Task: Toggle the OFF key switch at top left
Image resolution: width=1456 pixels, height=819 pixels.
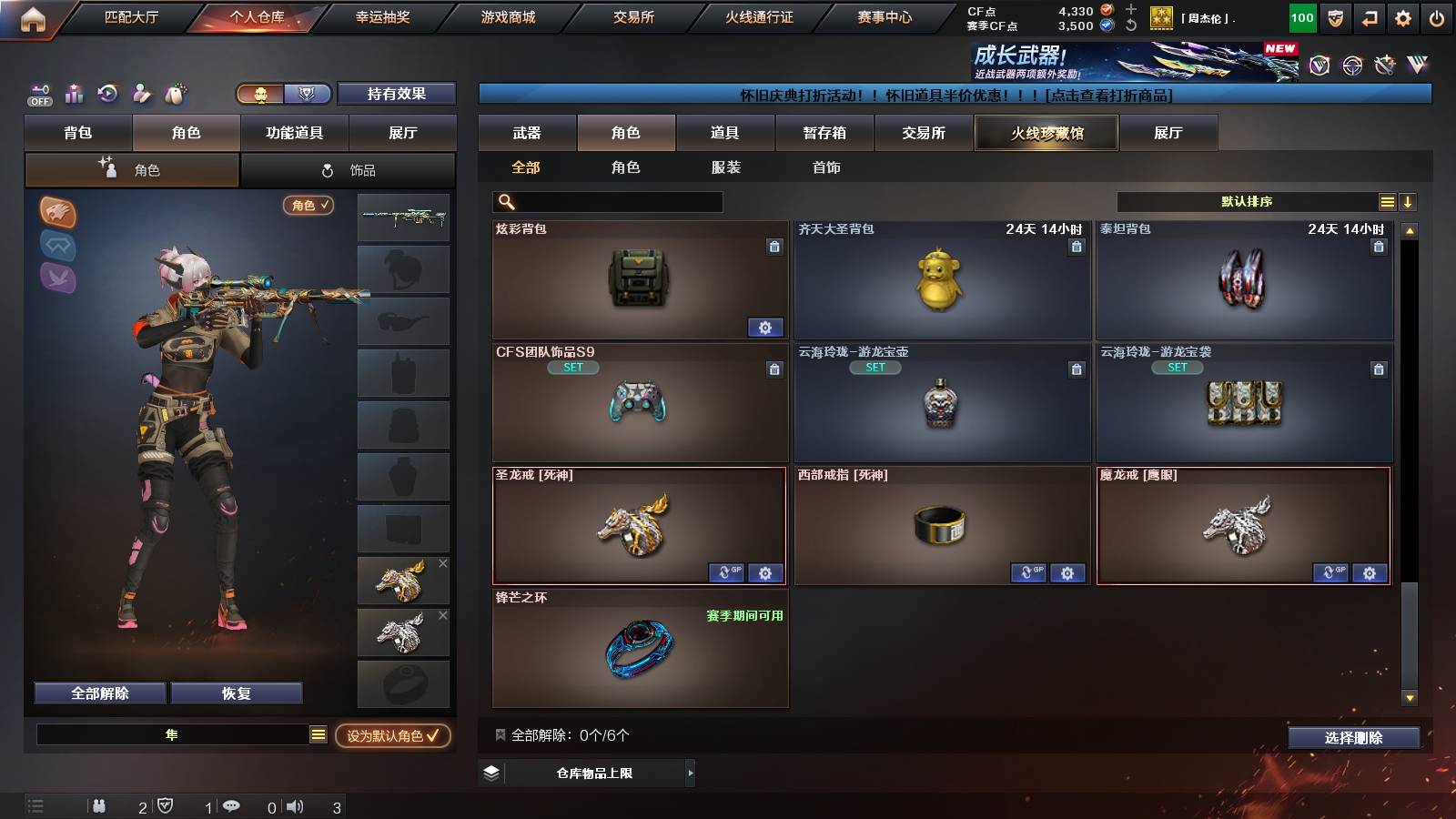Action: coord(38,94)
